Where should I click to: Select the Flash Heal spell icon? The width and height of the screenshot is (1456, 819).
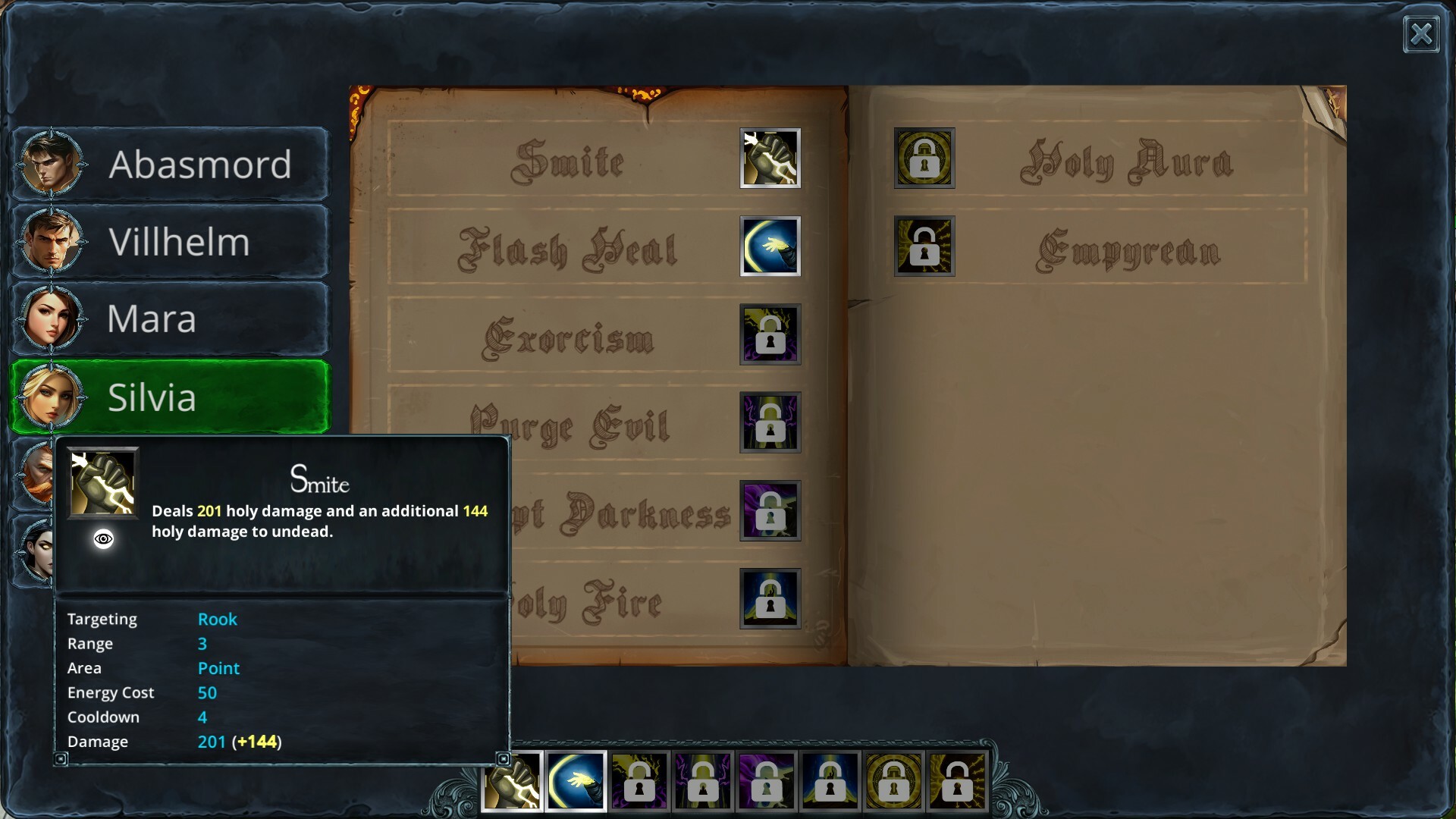pos(770,247)
